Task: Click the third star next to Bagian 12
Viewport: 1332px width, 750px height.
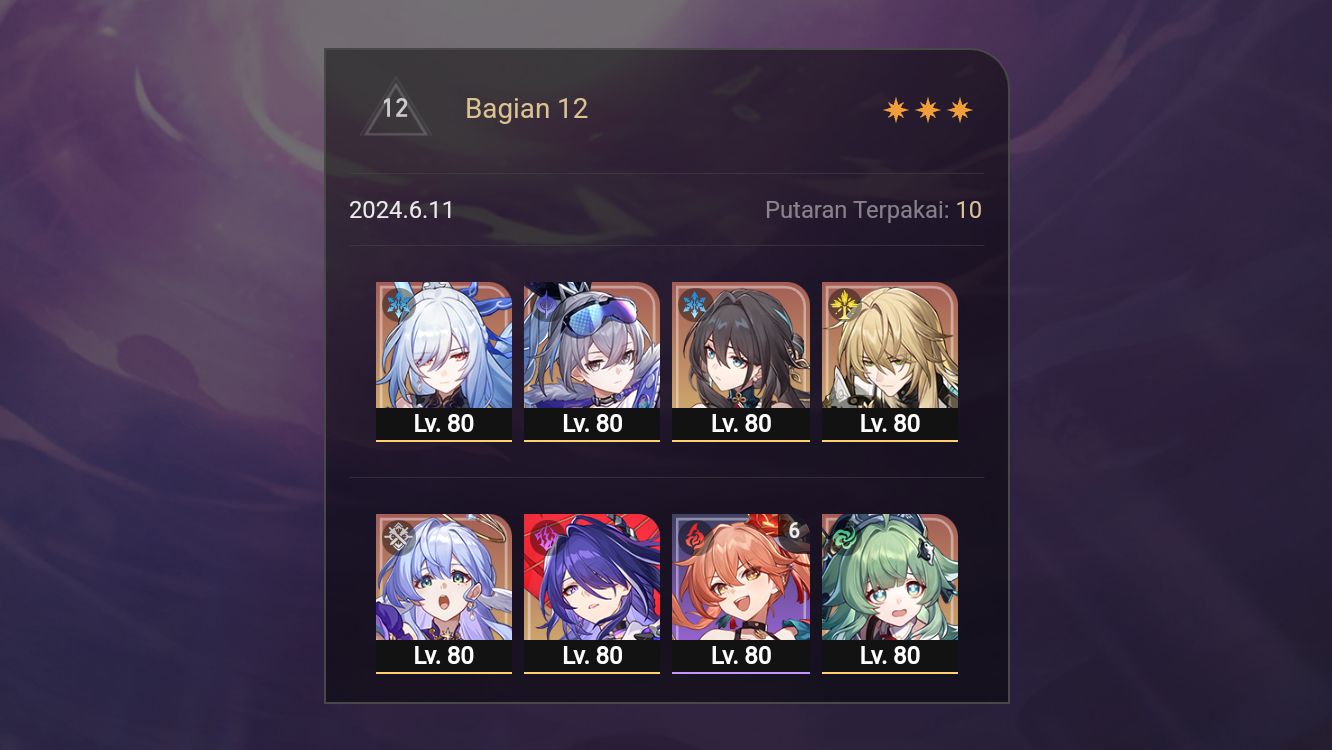Action: (960, 109)
